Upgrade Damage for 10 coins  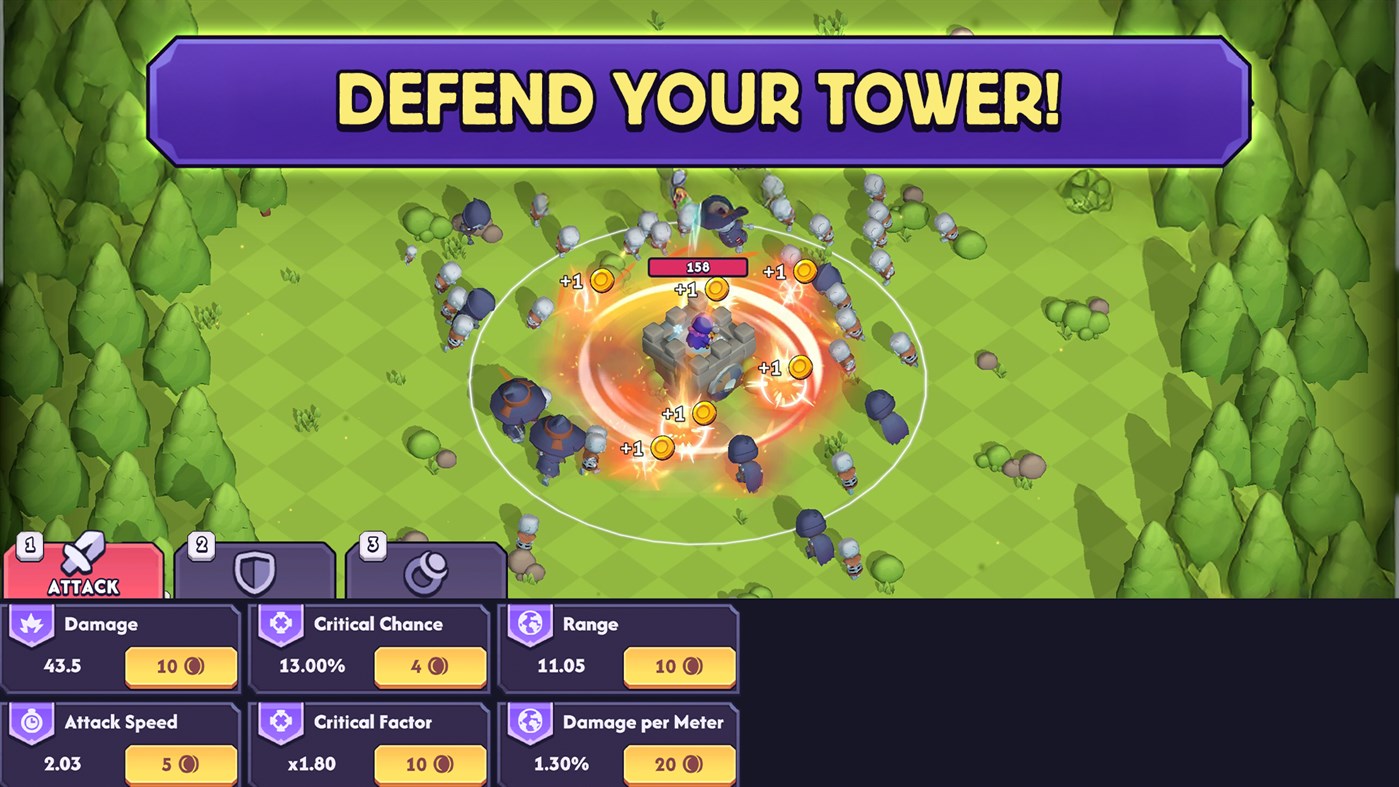click(181, 666)
